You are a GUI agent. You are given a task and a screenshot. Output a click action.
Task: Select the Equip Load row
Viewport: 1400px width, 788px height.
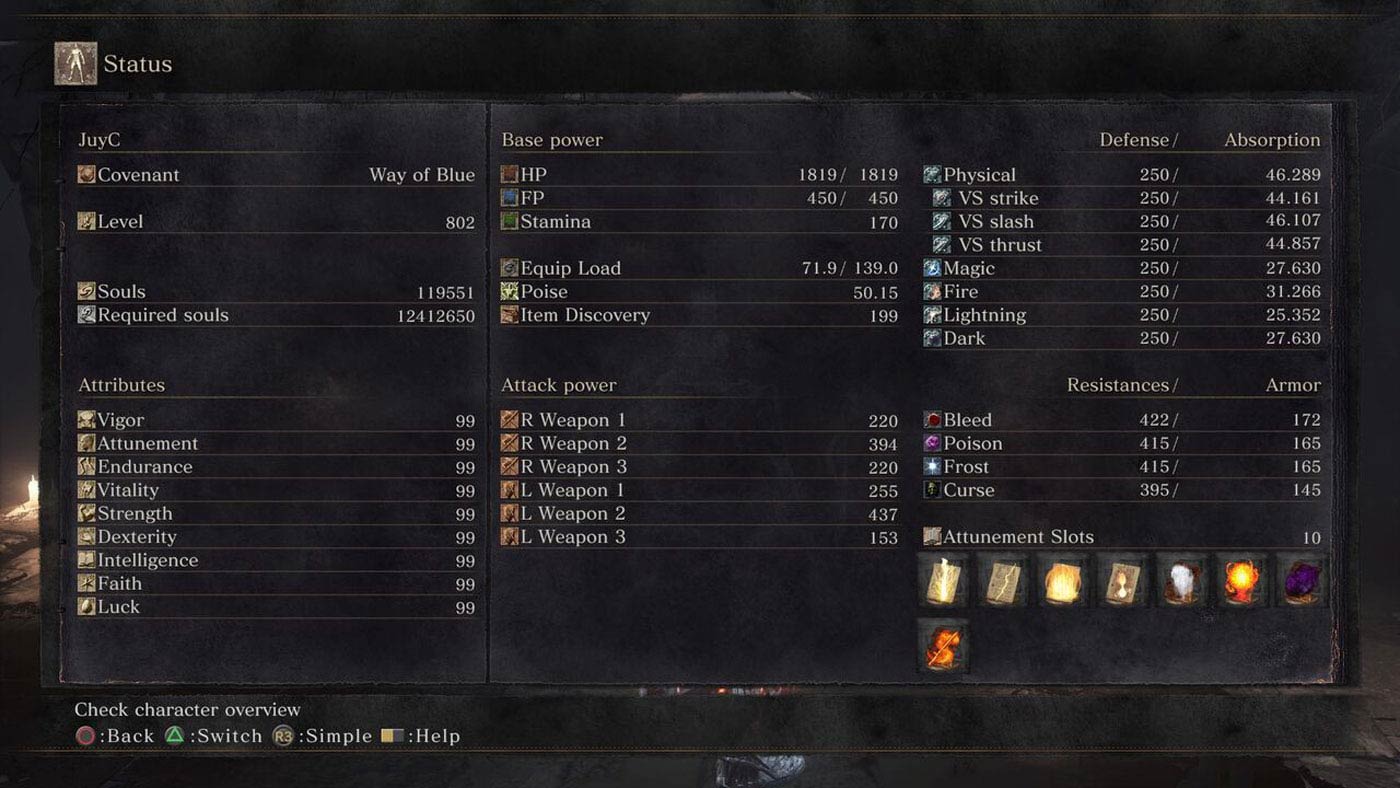[x=699, y=268]
